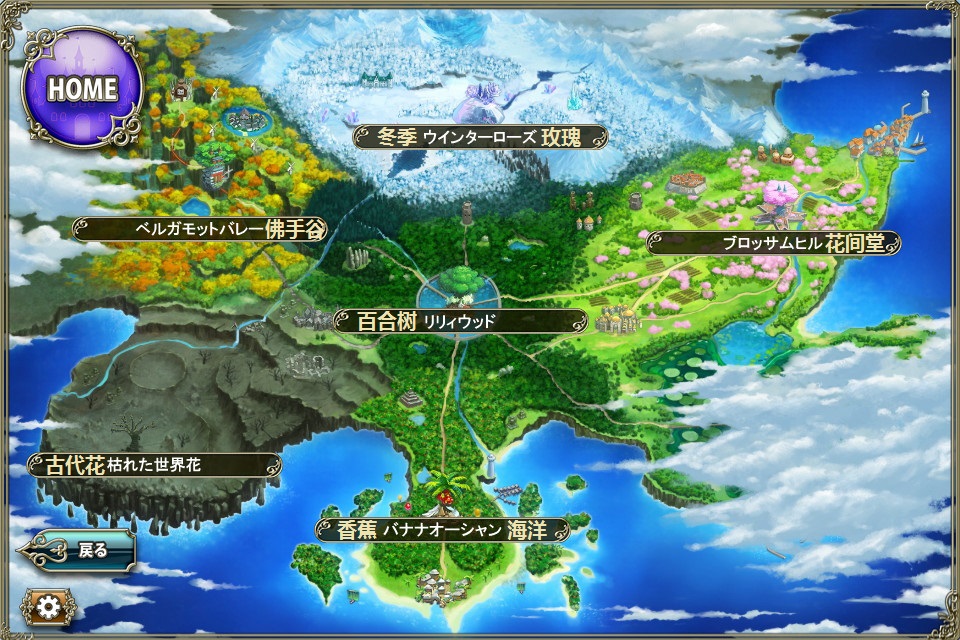The height and width of the screenshot is (640, 960).
Task: Select the バナナオーシャン region label
Action: tap(442, 529)
